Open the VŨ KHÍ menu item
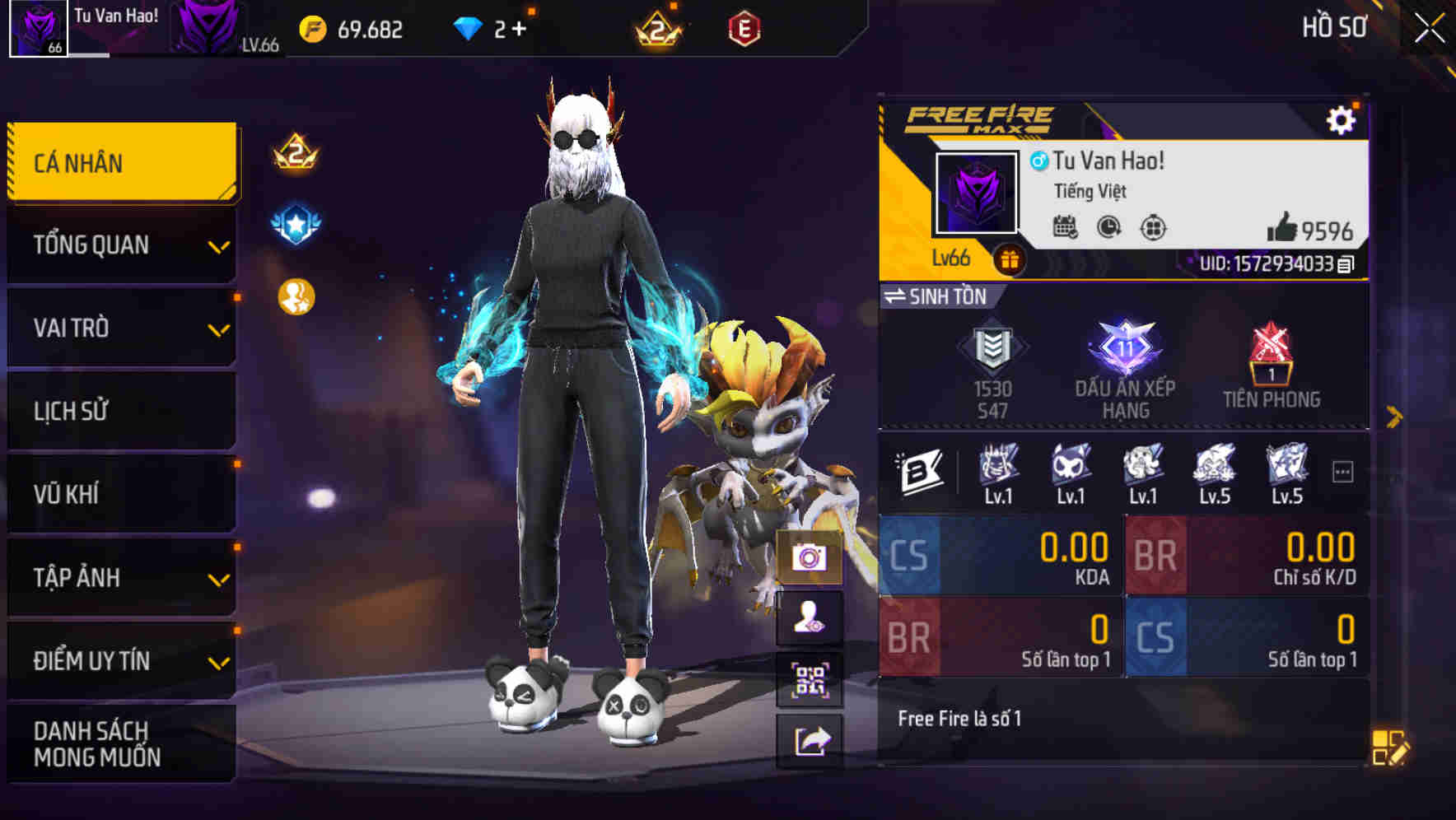The image size is (1456, 820). point(120,494)
